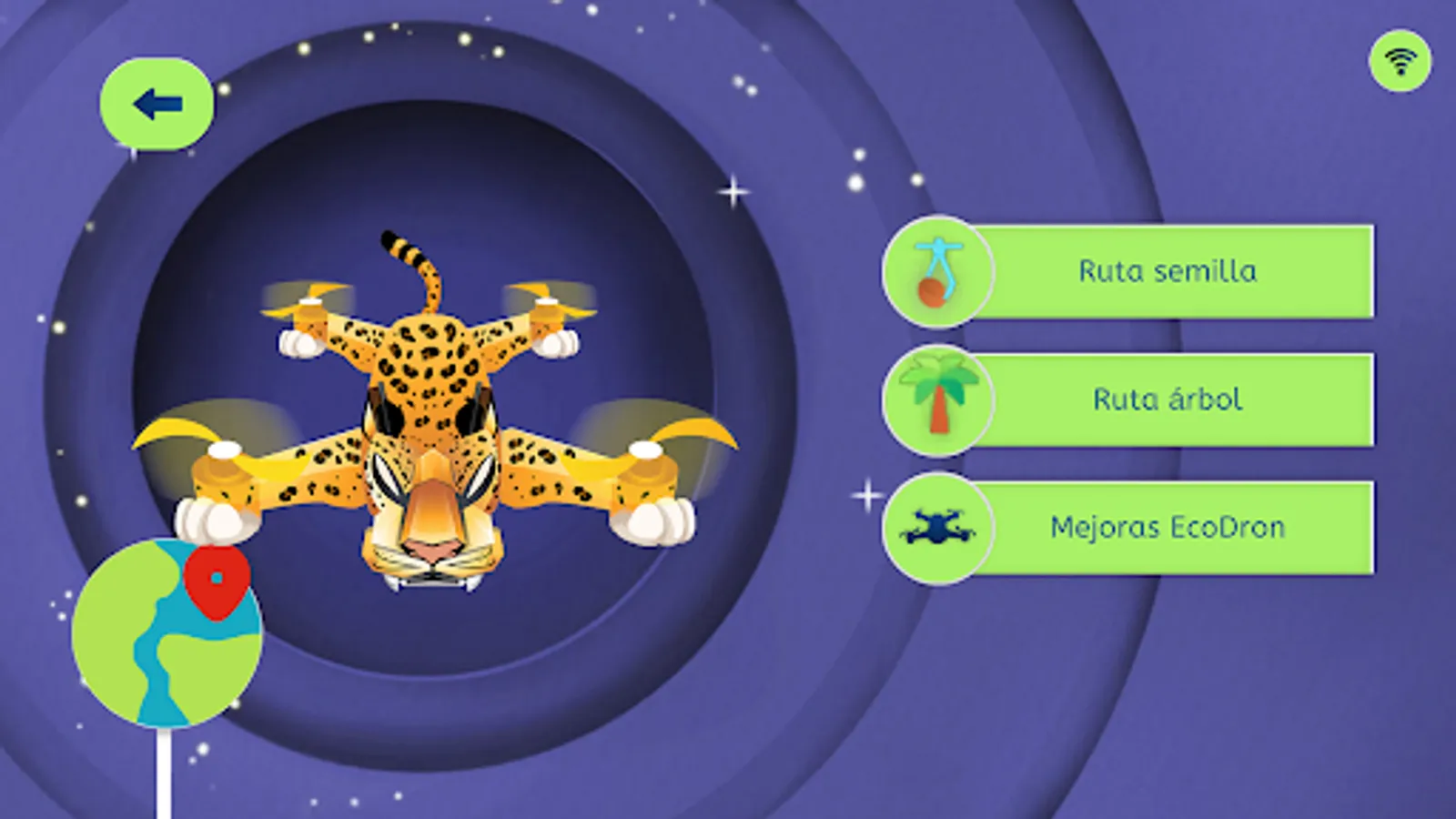Open the world map globe icon
Screen dimensions: 1456x819
pos(168,637)
